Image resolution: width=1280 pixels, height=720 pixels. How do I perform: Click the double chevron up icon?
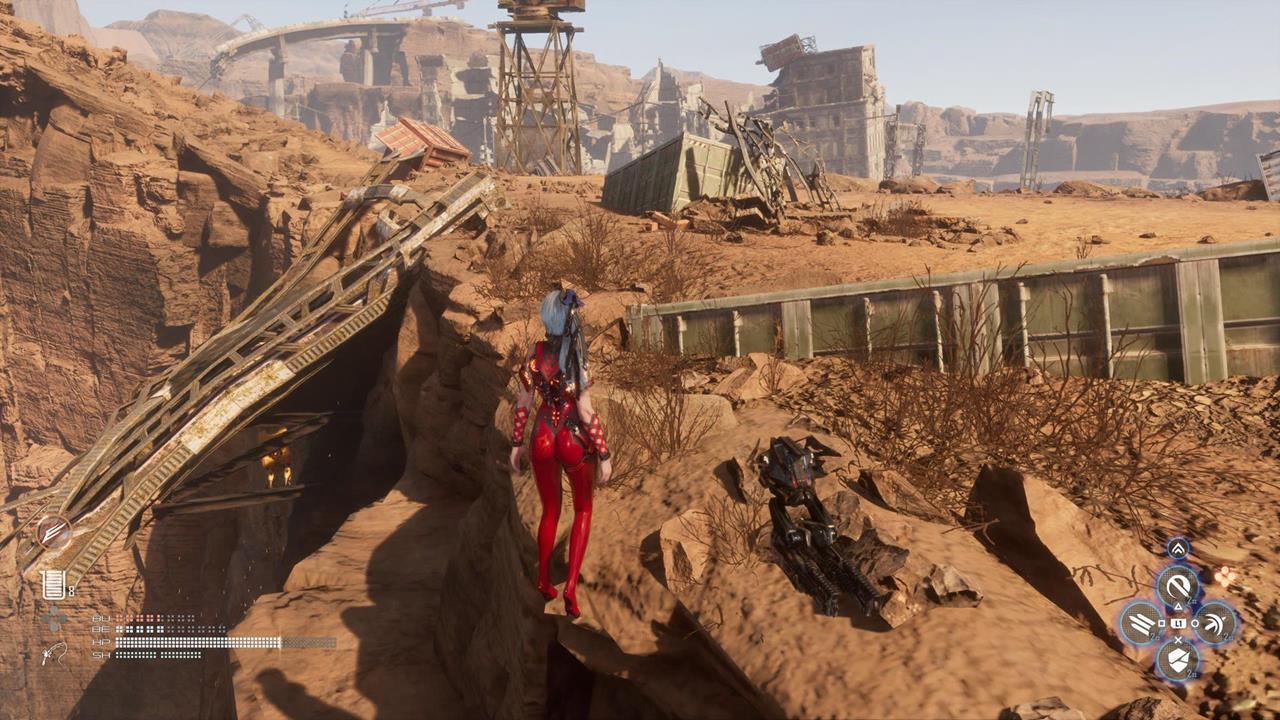(x=1178, y=549)
